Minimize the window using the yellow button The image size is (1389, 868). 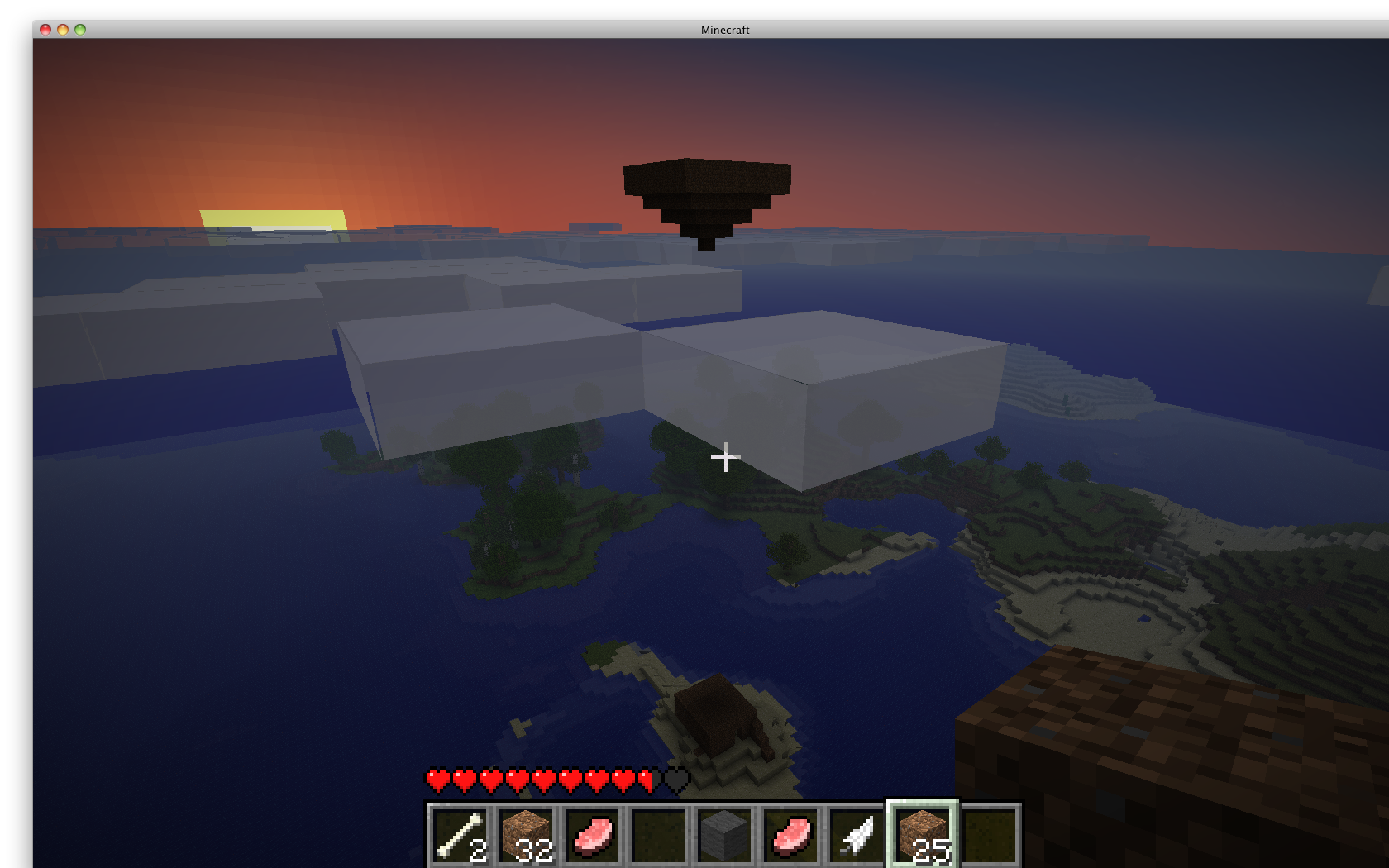(x=63, y=30)
